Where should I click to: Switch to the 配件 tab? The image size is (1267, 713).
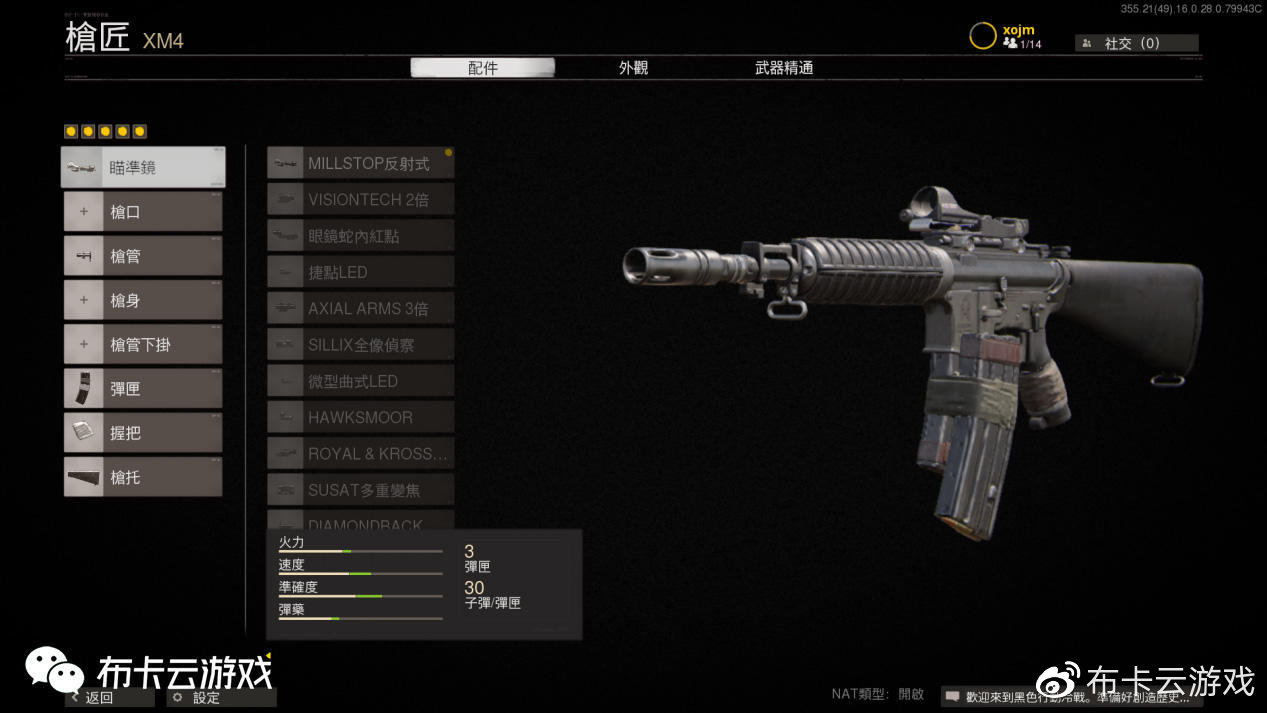[482, 68]
